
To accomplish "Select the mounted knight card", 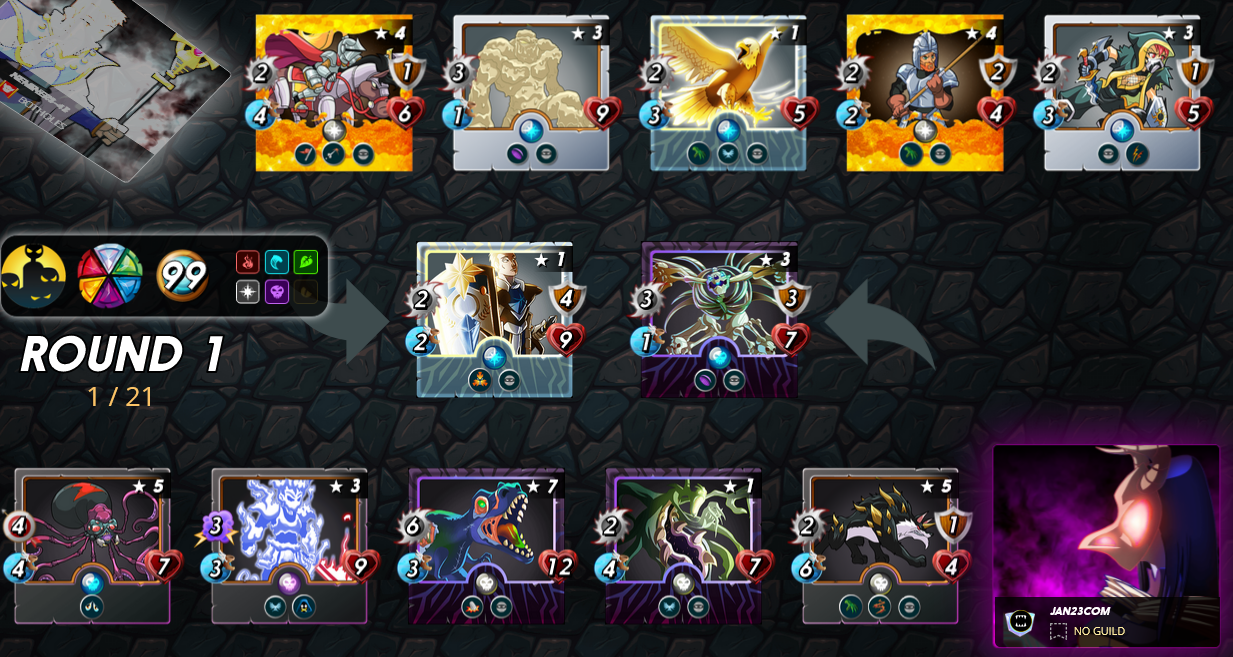I will click(334, 90).
